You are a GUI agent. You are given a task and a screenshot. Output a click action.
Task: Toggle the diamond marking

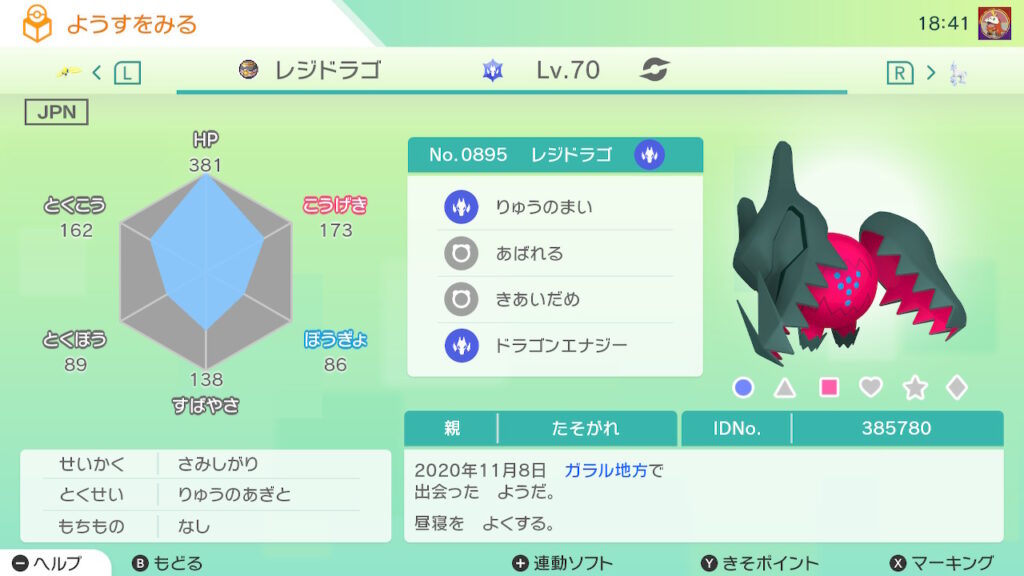pyautogui.click(x=957, y=387)
